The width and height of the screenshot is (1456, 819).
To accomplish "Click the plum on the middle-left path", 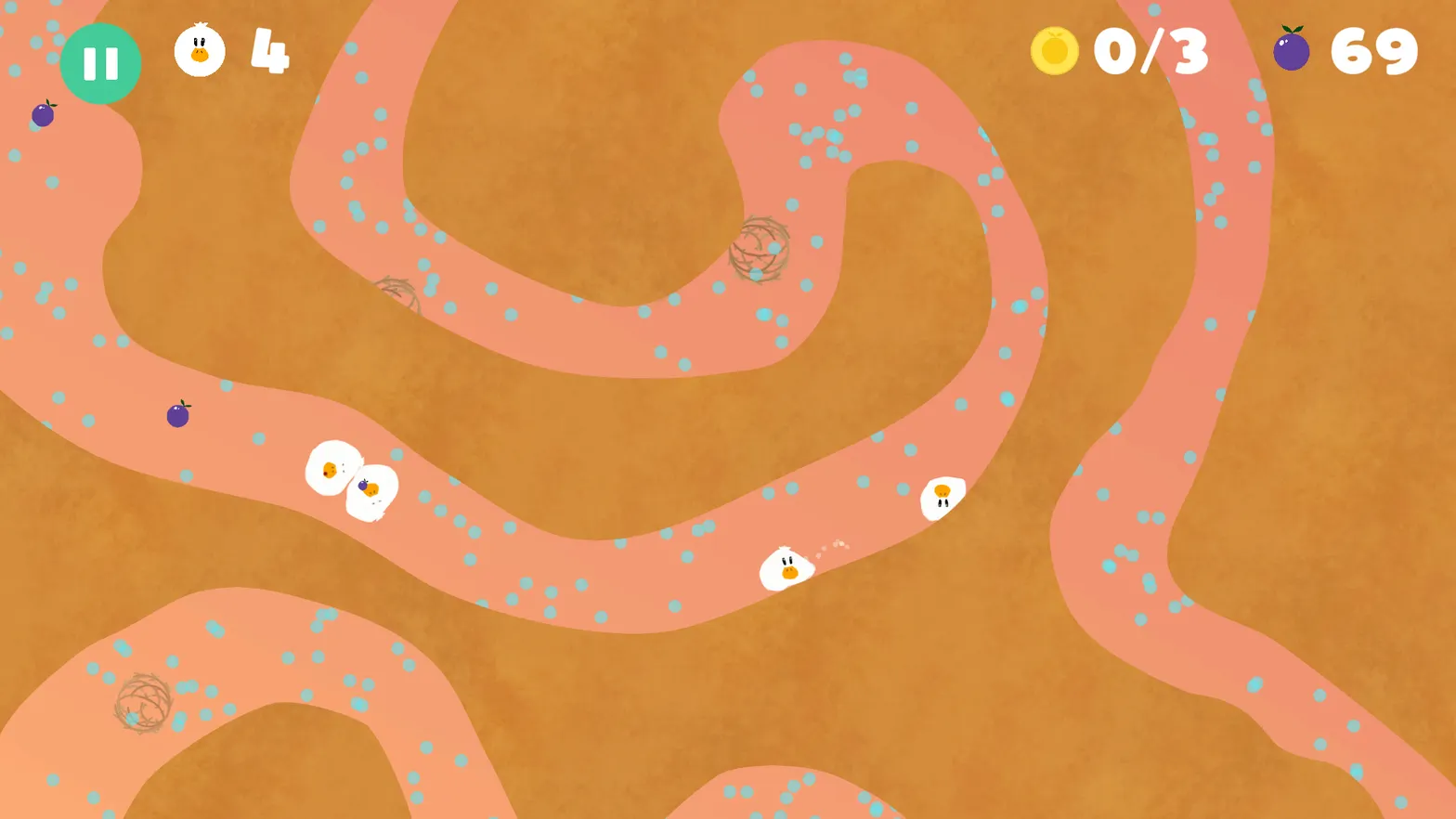I will tap(178, 414).
